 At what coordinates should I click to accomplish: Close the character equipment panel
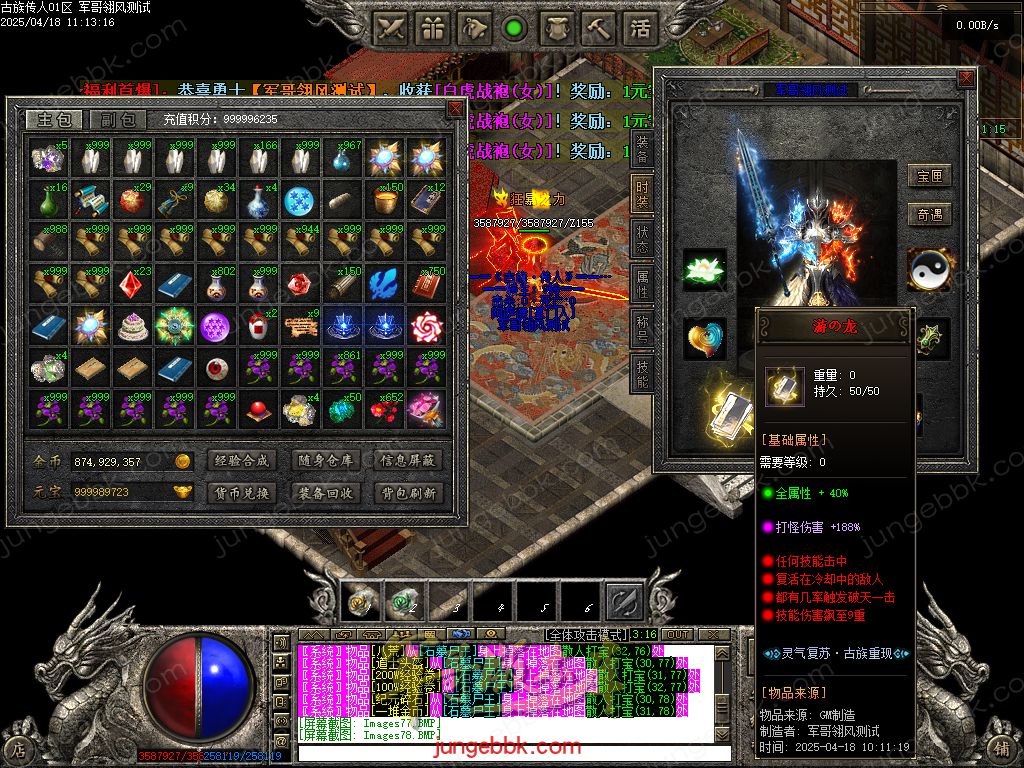(965, 78)
